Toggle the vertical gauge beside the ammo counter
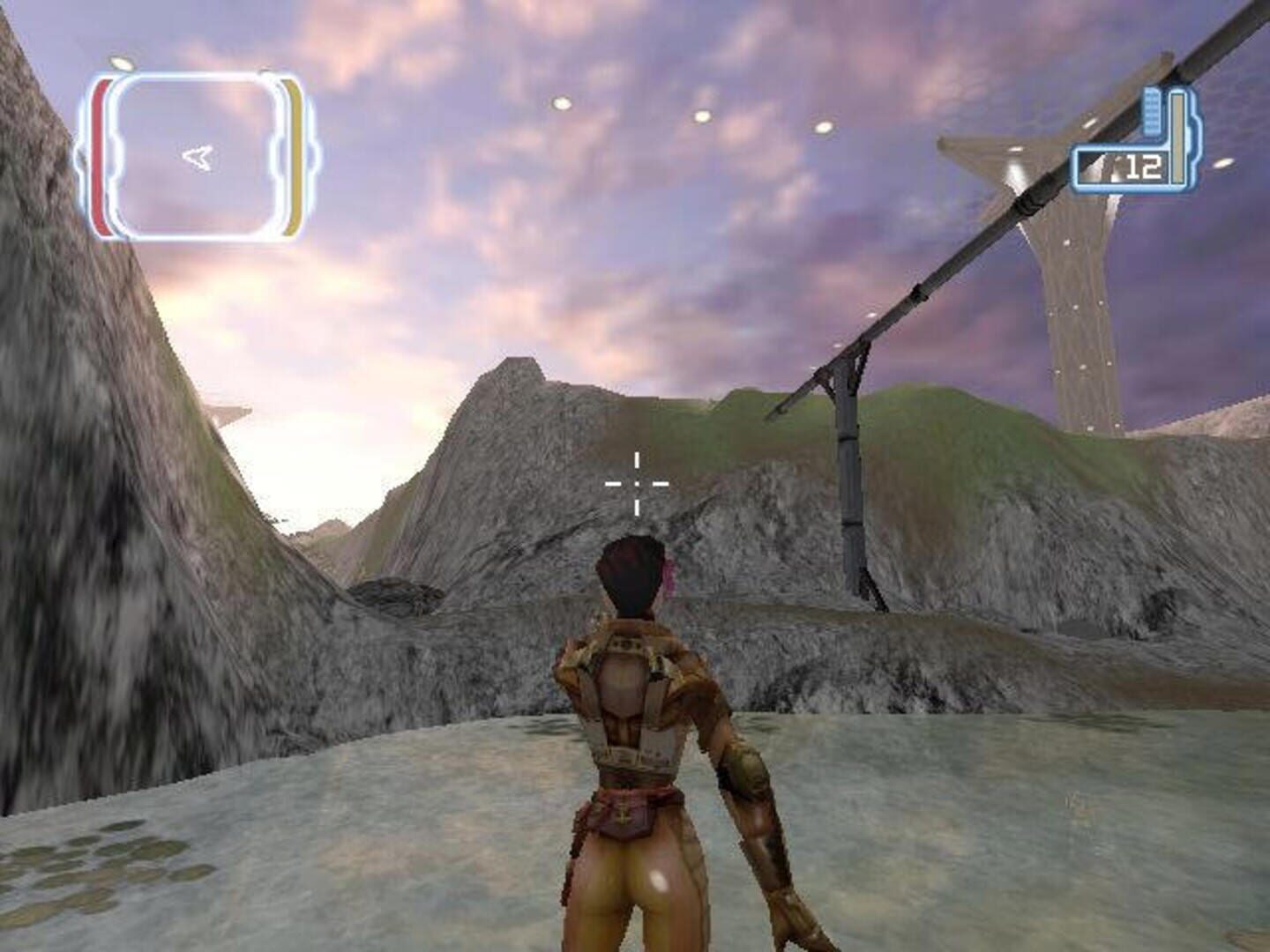 [x=1177, y=137]
